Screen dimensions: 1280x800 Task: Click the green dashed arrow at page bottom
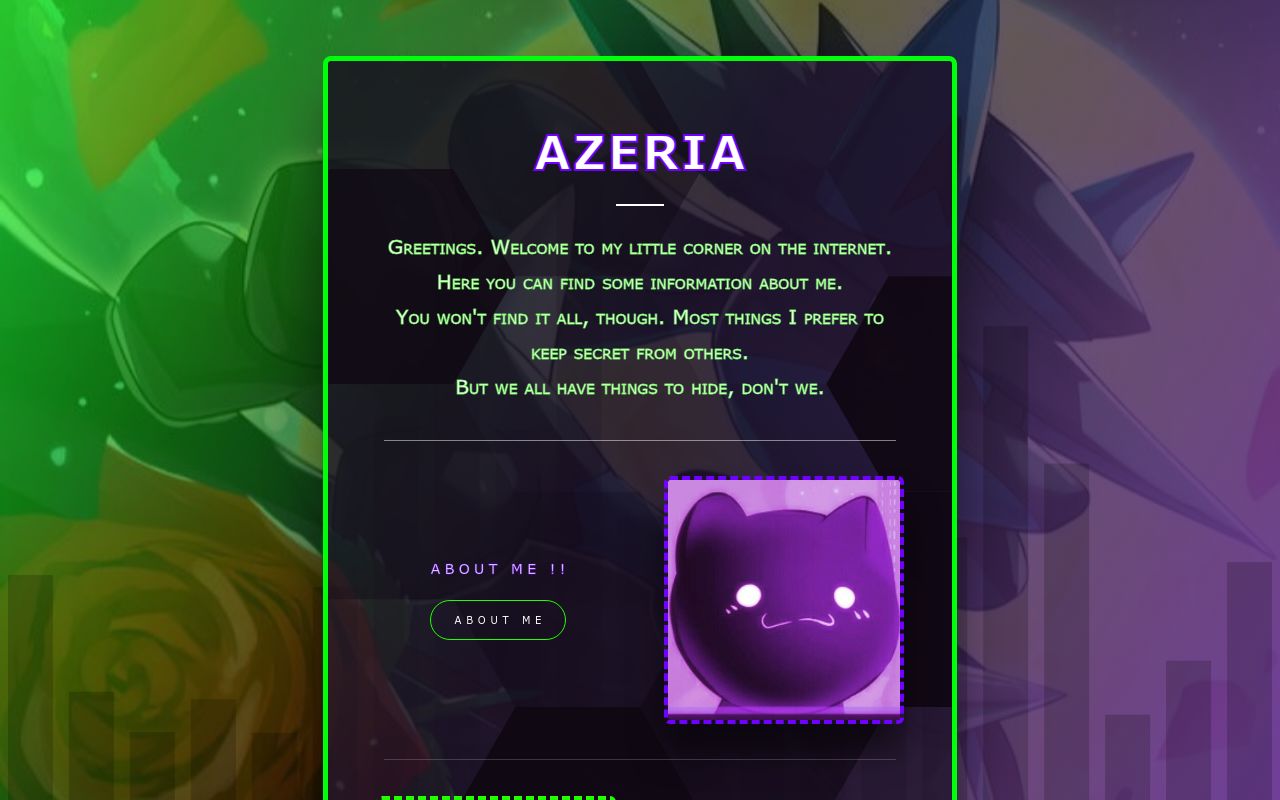click(x=498, y=796)
